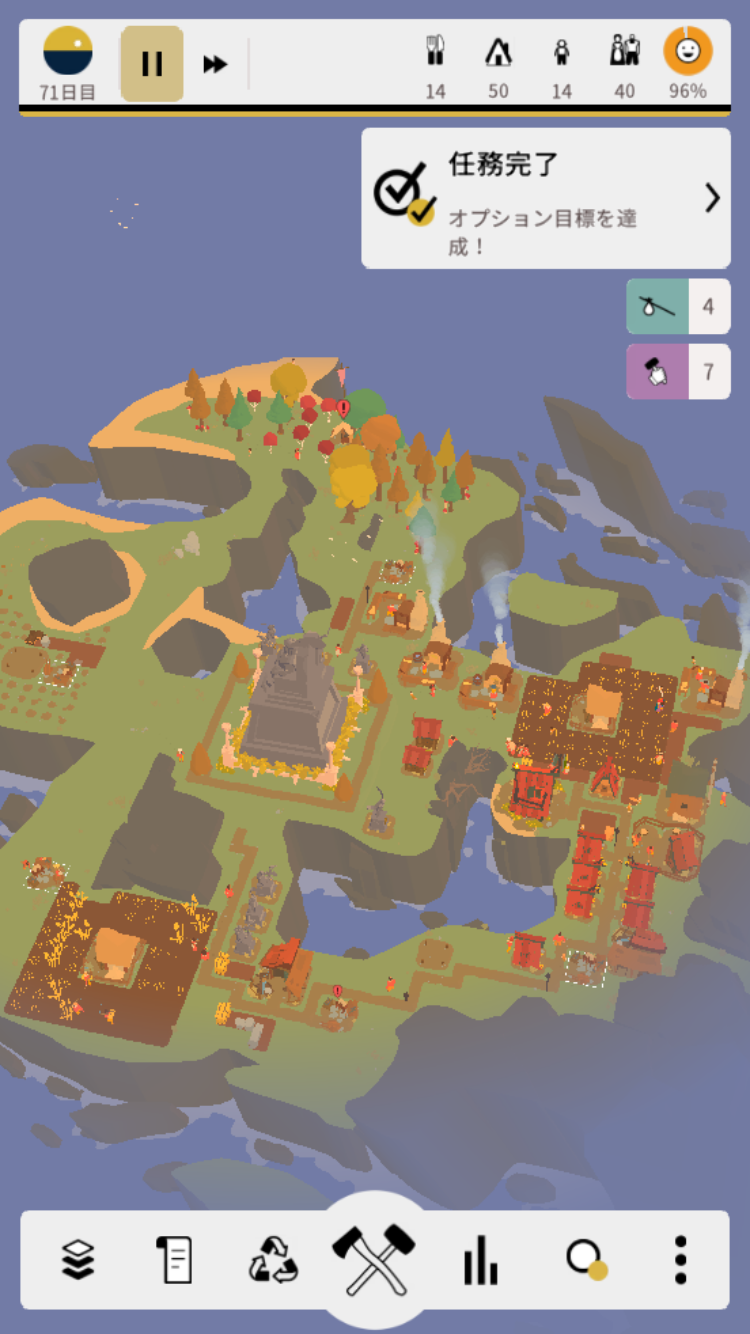Tap the fork and knife food icon

pos(435,52)
